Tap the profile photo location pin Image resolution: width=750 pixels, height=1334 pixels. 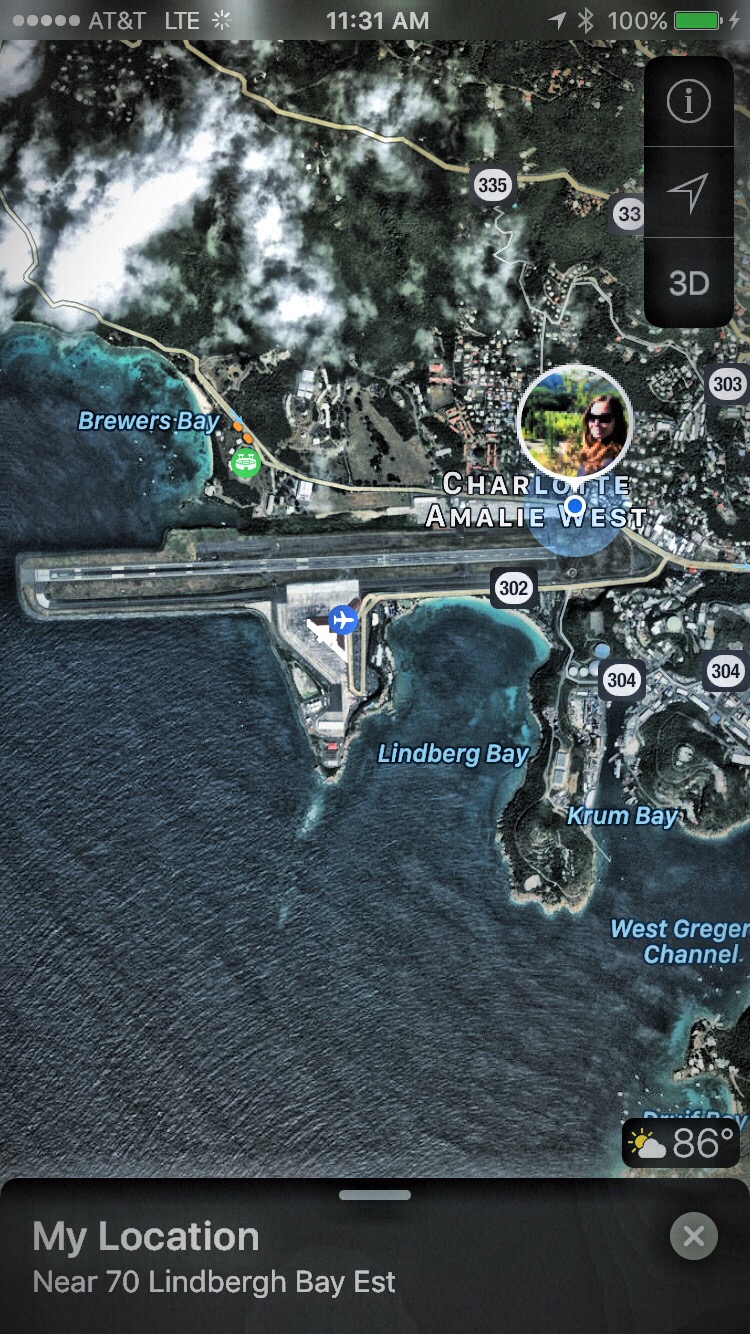click(x=575, y=421)
